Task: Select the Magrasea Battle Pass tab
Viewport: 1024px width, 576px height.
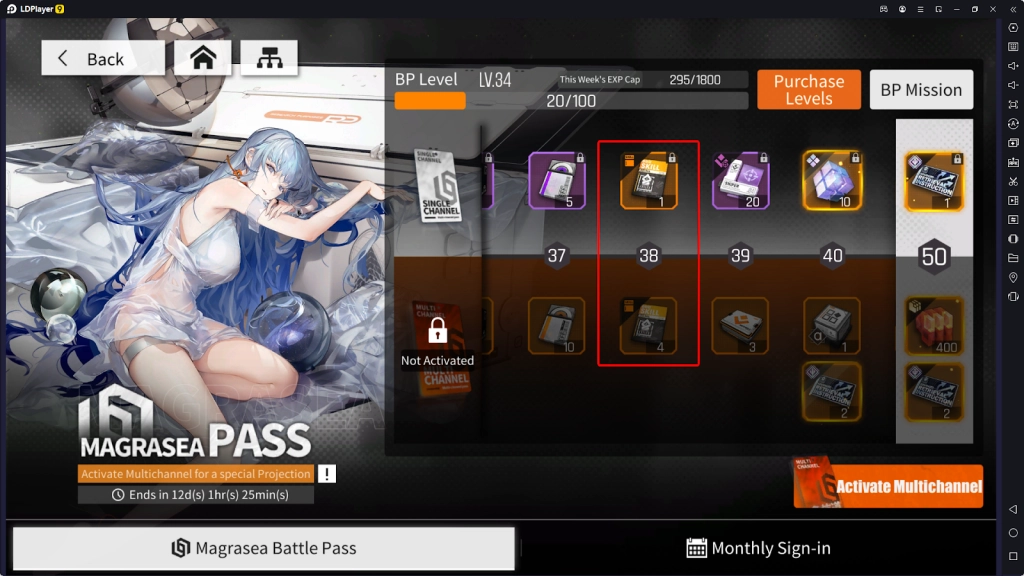Action: coord(264,548)
